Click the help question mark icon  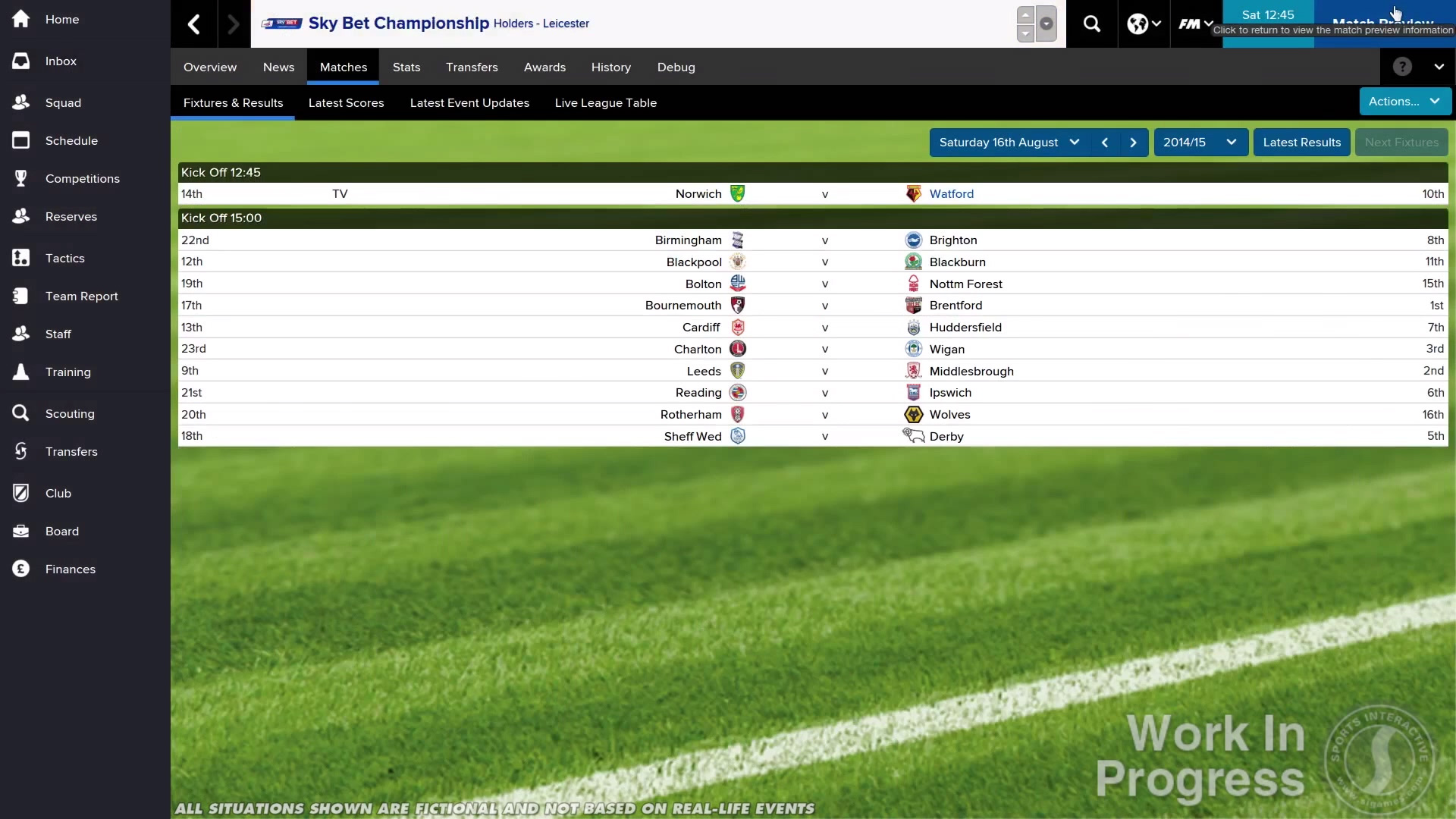click(x=1402, y=67)
